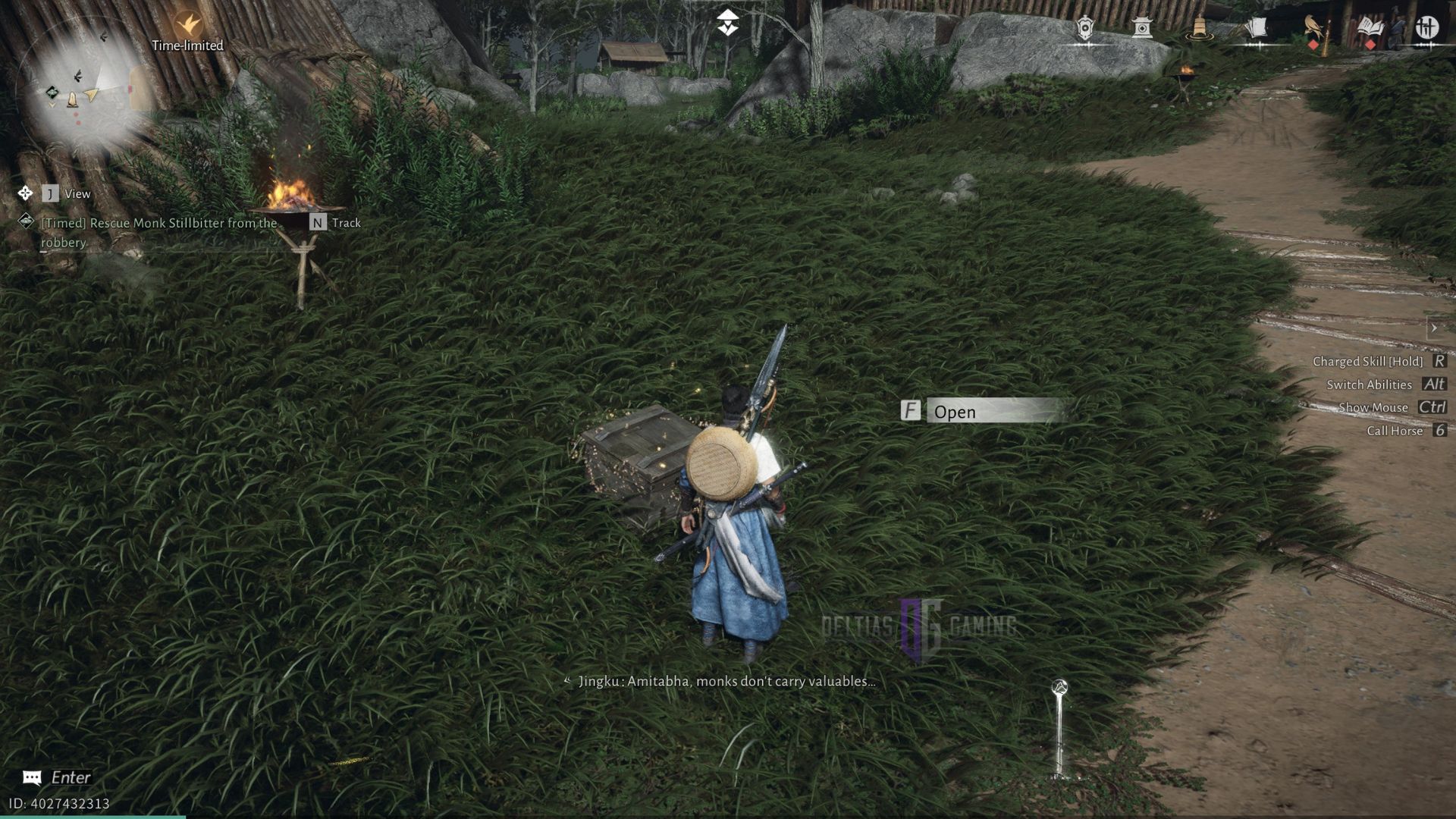Click the bell icon in the top bar
1456x819 pixels.
pyautogui.click(x=1200, y=29)
